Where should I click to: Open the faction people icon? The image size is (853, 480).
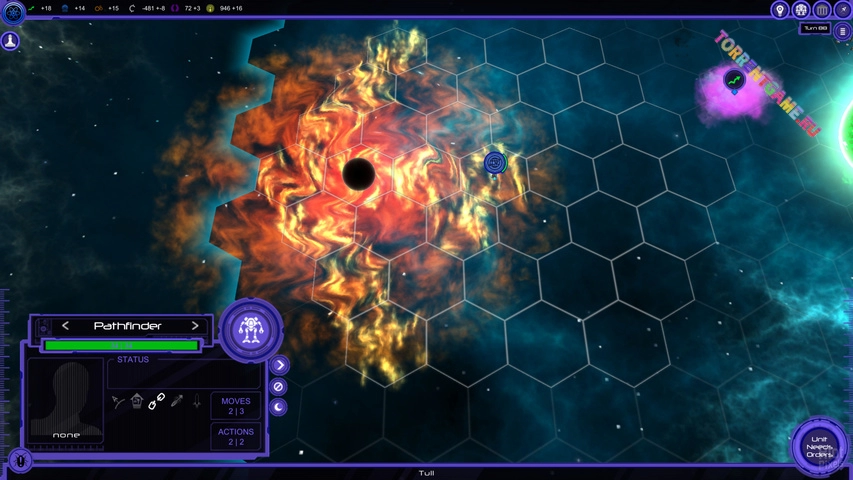point(801,10)
